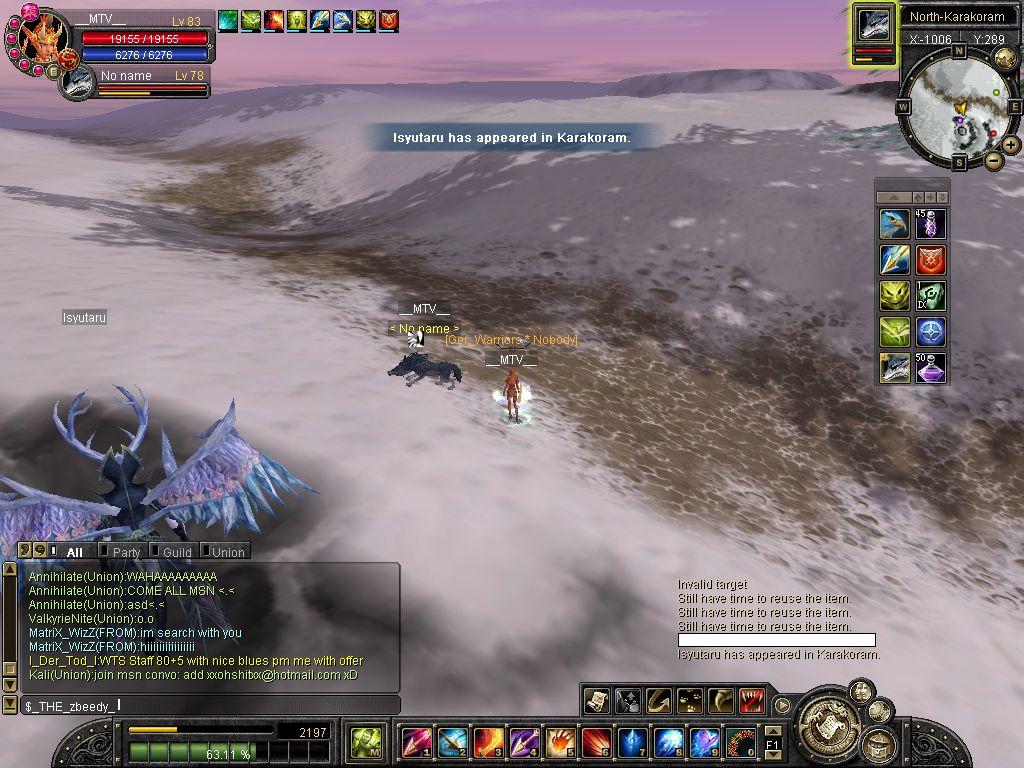Activate the hawk skill in side quickbar

tap(894, 224)
